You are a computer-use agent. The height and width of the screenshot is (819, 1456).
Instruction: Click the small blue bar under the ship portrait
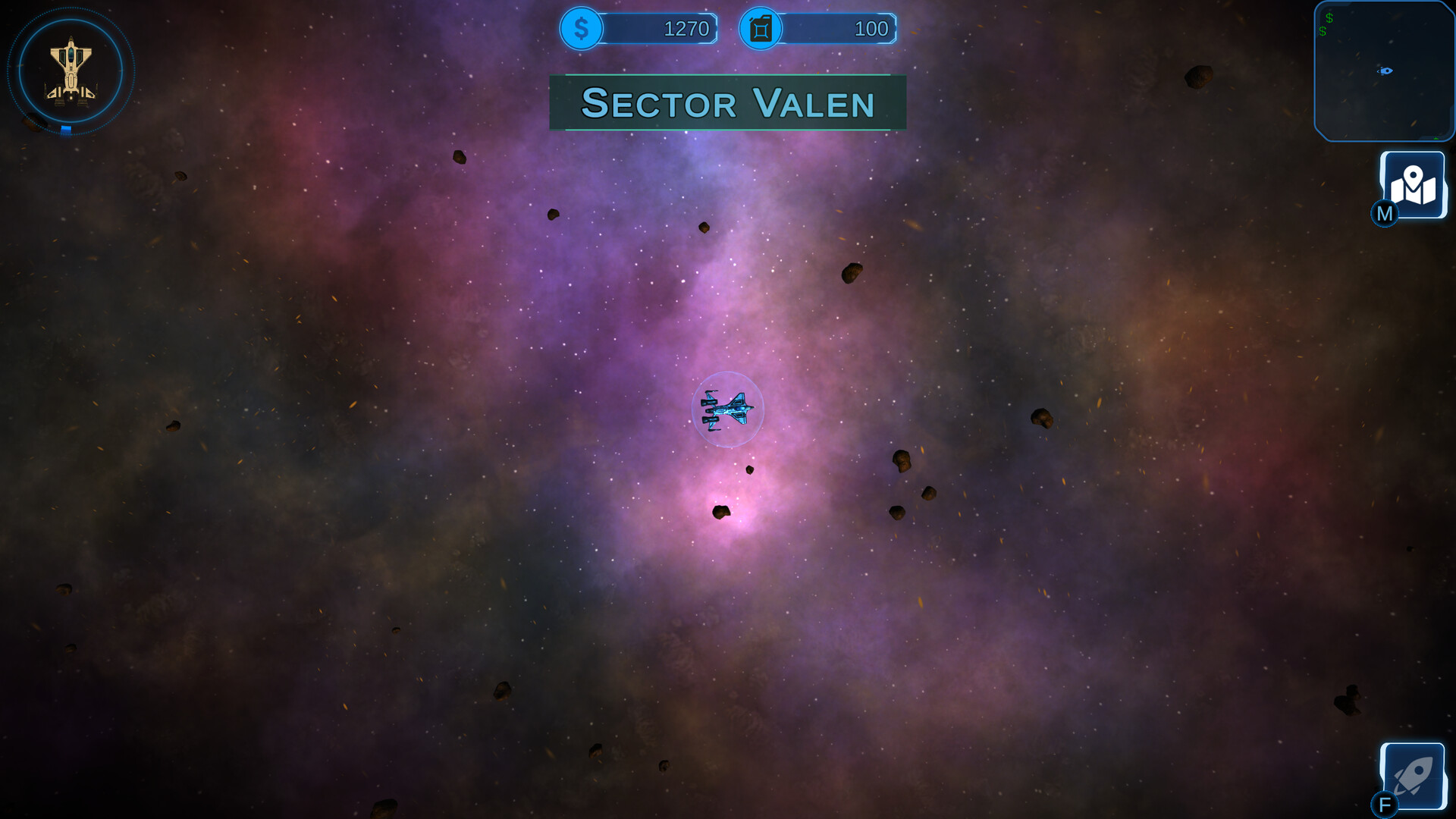tap(66, 130)
